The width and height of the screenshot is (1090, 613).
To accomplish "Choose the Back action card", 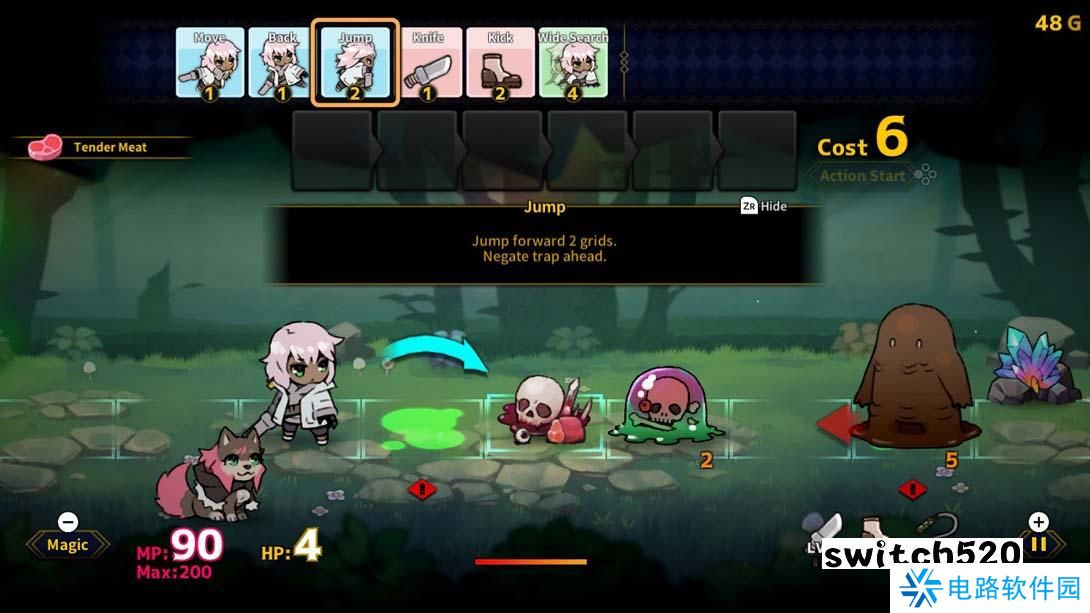I will (x=282, y=63).
